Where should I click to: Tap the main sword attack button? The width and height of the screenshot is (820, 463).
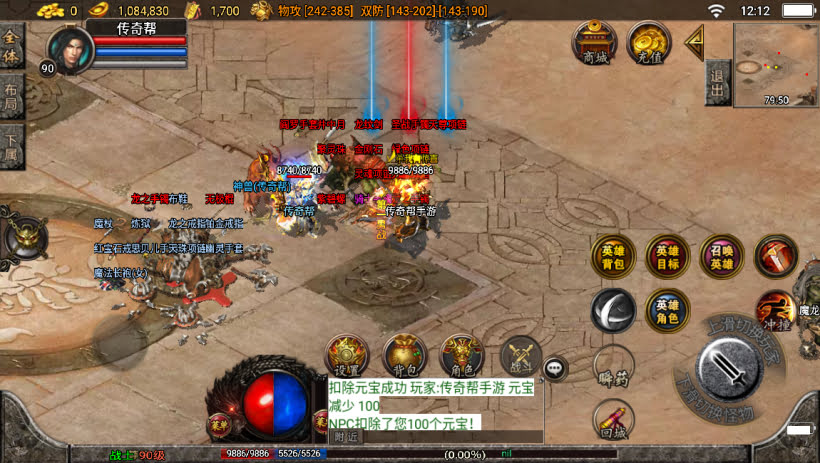(x=733, y=368)
